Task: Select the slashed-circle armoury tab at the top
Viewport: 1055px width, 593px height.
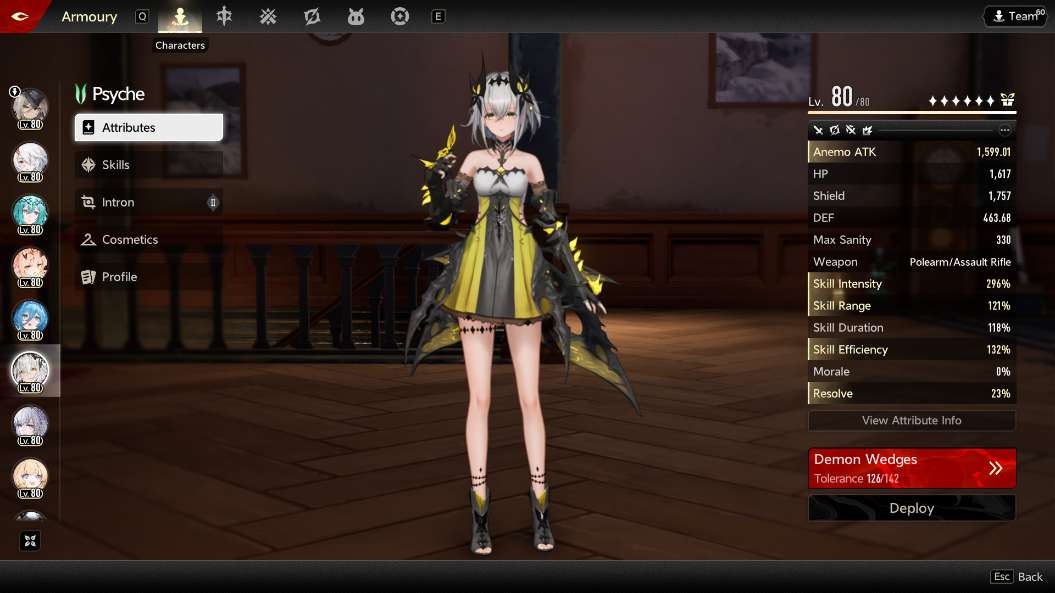Action: (312, 16)
